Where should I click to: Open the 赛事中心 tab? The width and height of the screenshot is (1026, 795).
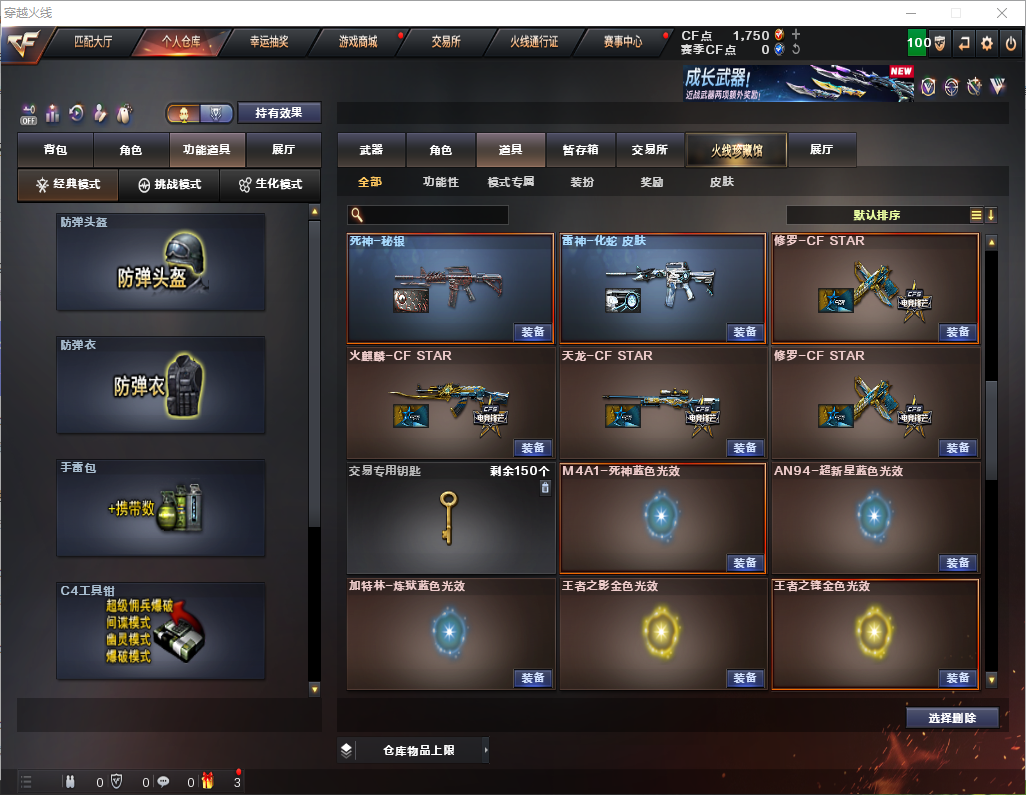tap(622, 42)
